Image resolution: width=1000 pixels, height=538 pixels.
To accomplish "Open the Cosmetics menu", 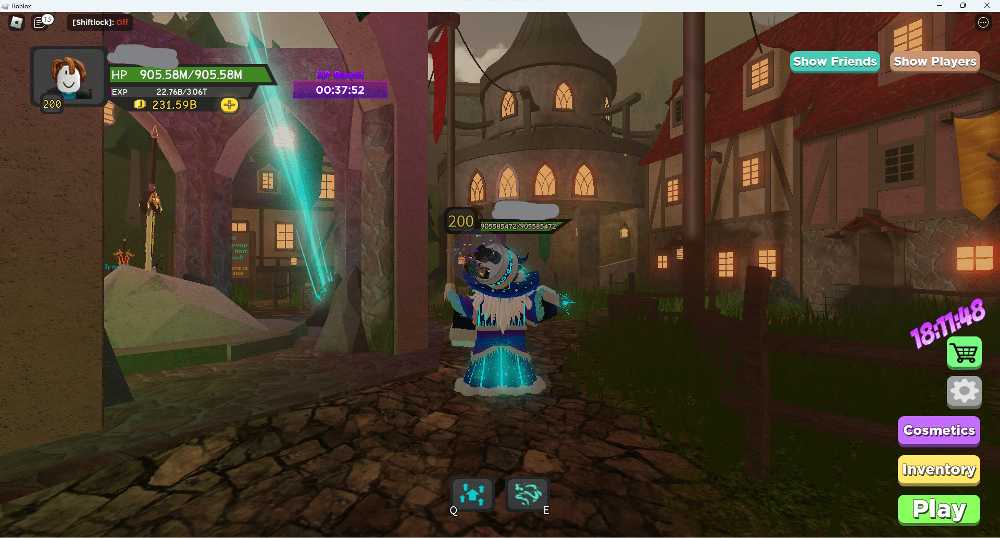I will click(938, 430).
